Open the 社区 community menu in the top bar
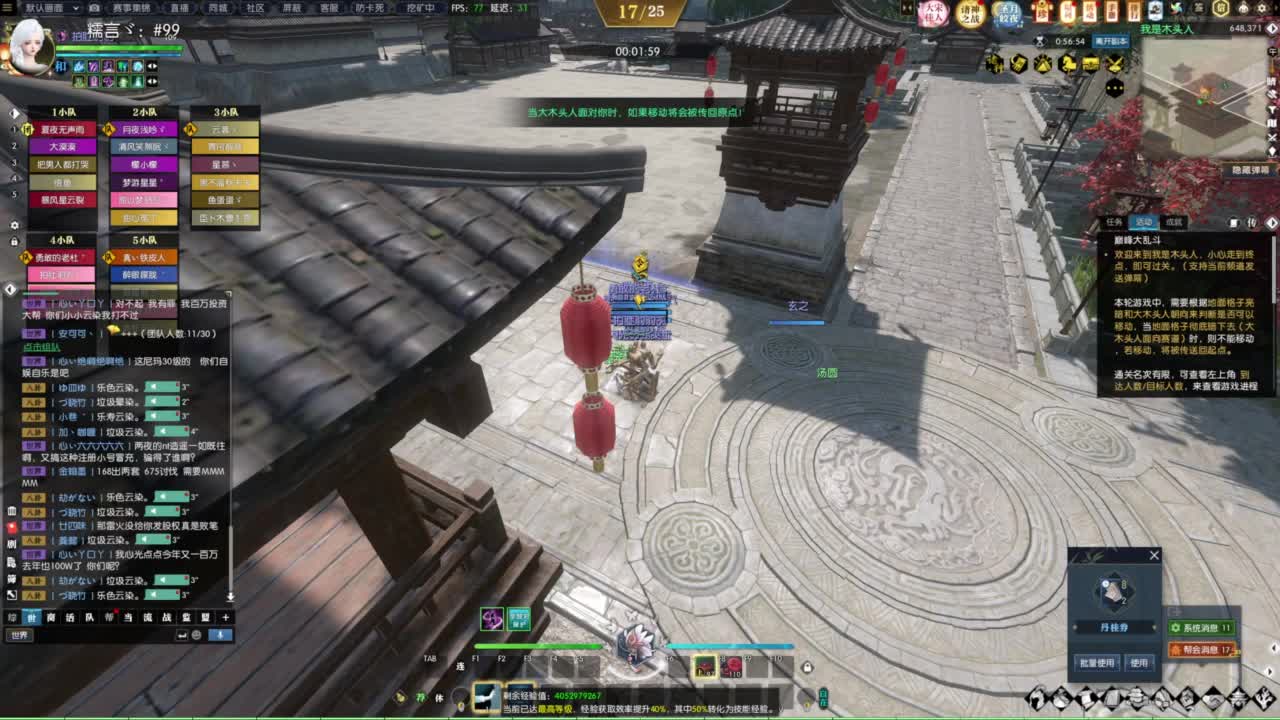The image size is (1280, 720). click(x=253, y=8)
